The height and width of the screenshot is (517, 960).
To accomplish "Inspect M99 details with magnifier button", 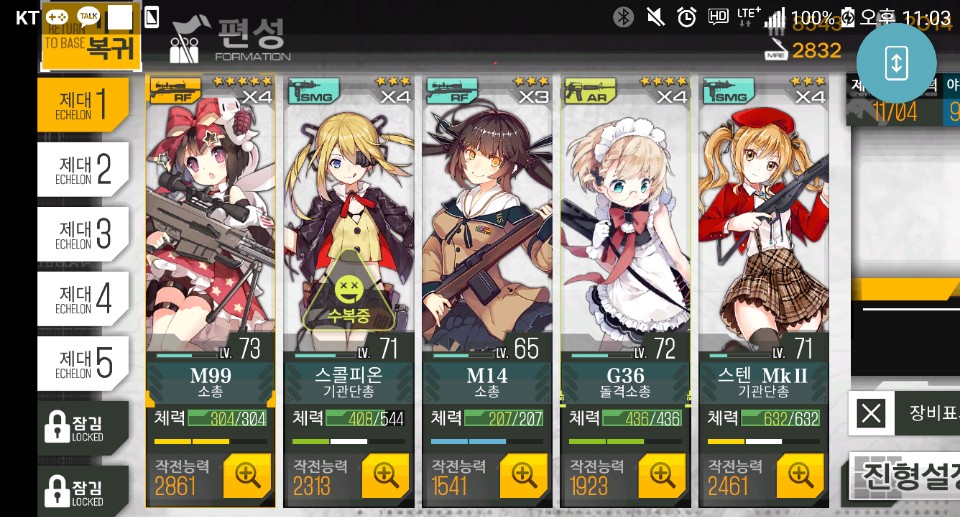I will point(246,476).
